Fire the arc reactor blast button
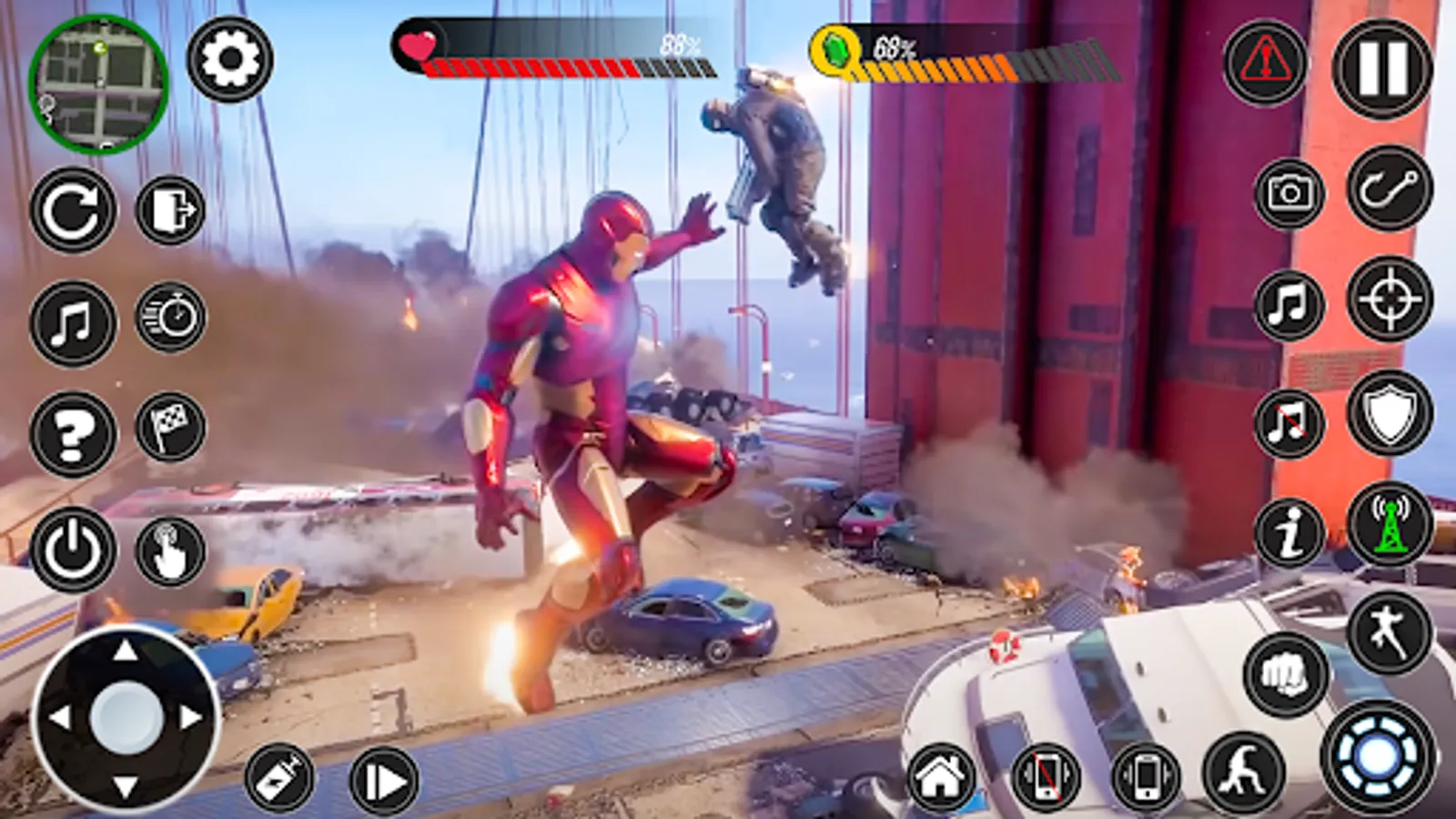Viewport: 1456px width, 819px height. [1378, 756]
